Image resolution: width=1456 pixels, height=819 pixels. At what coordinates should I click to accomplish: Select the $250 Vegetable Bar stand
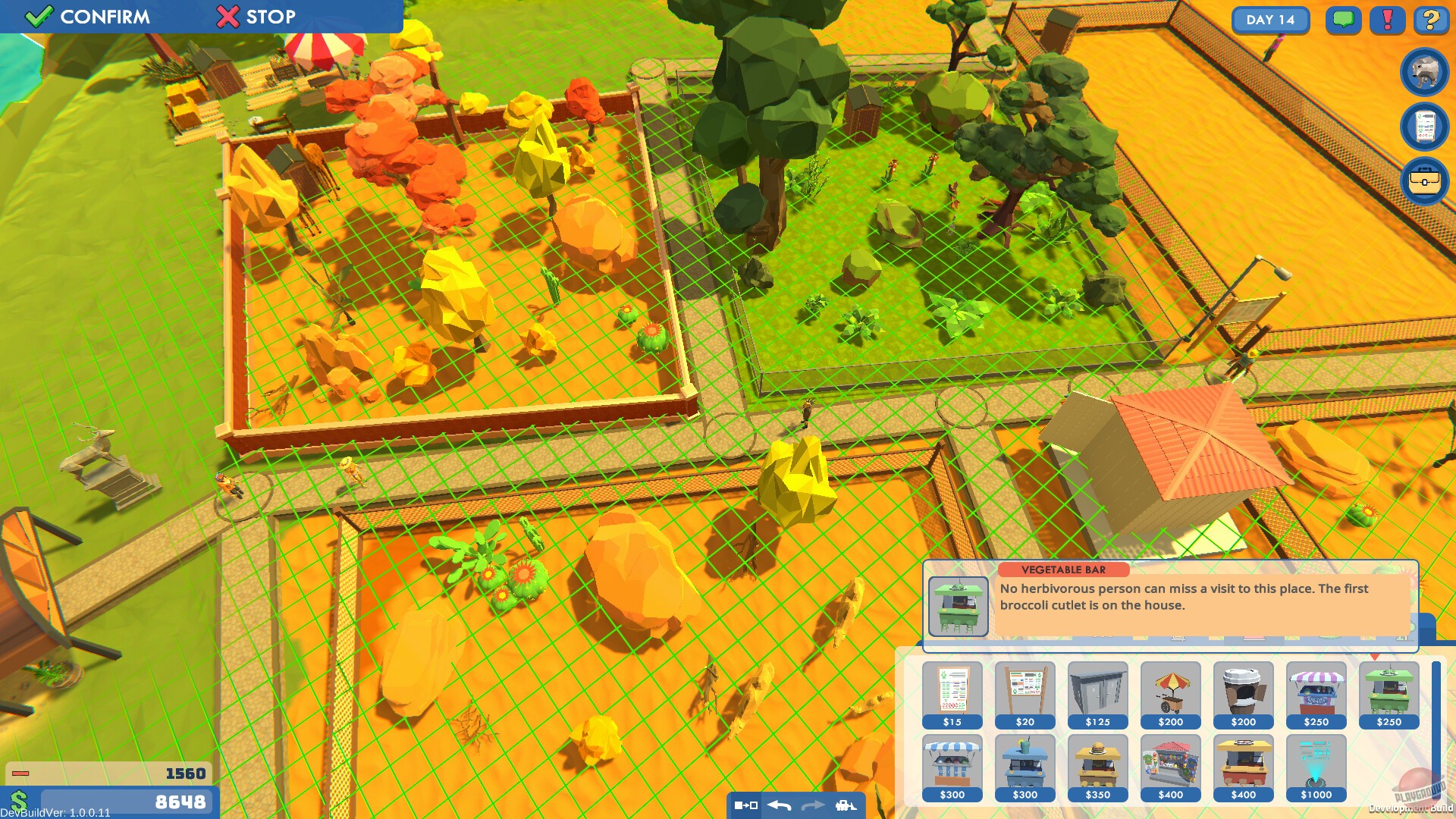tap(1389, 694)
